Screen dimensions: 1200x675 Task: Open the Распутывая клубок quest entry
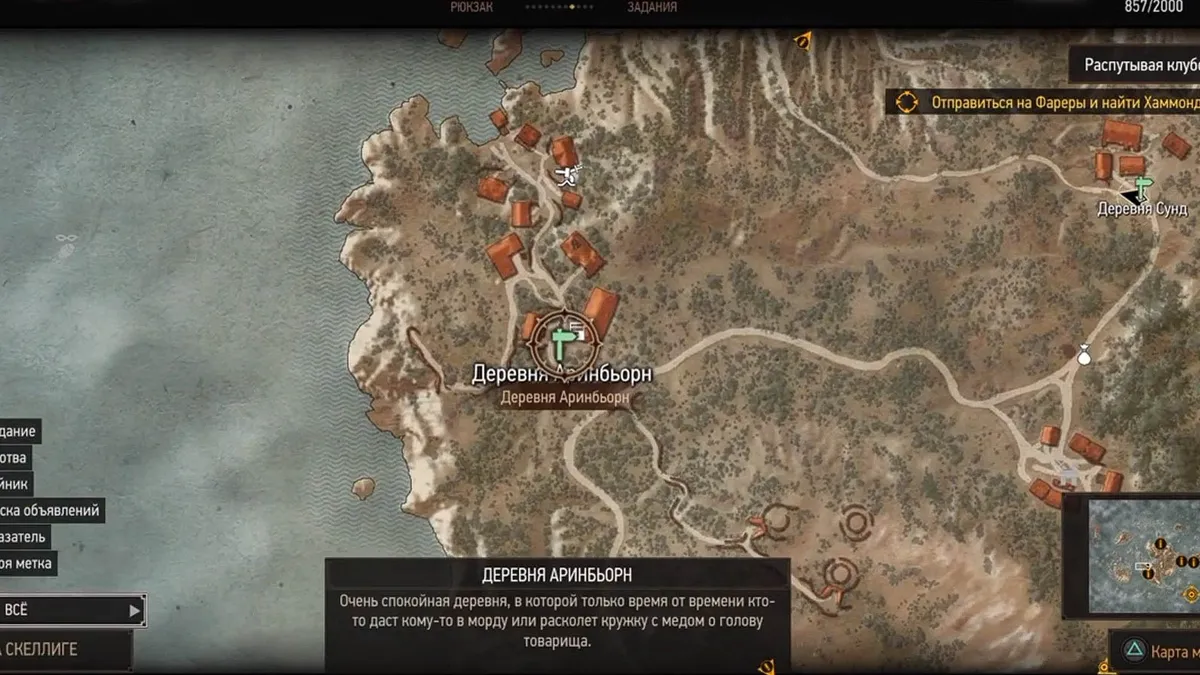[x=1140, y=66]
